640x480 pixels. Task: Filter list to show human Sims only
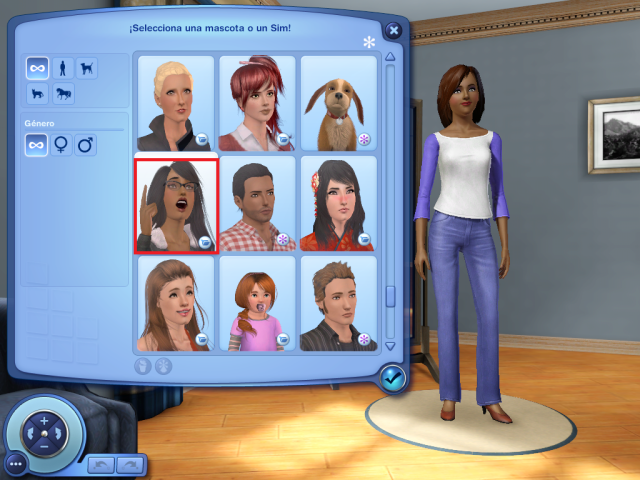(x=62, y=69)
